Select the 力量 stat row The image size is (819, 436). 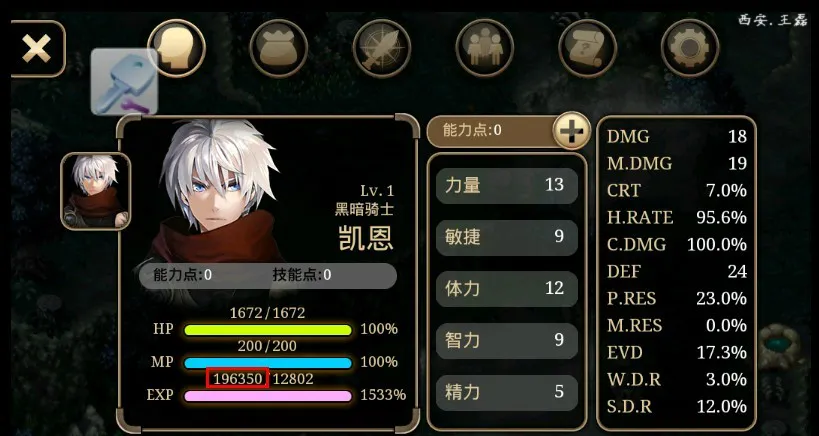(506, 185)
